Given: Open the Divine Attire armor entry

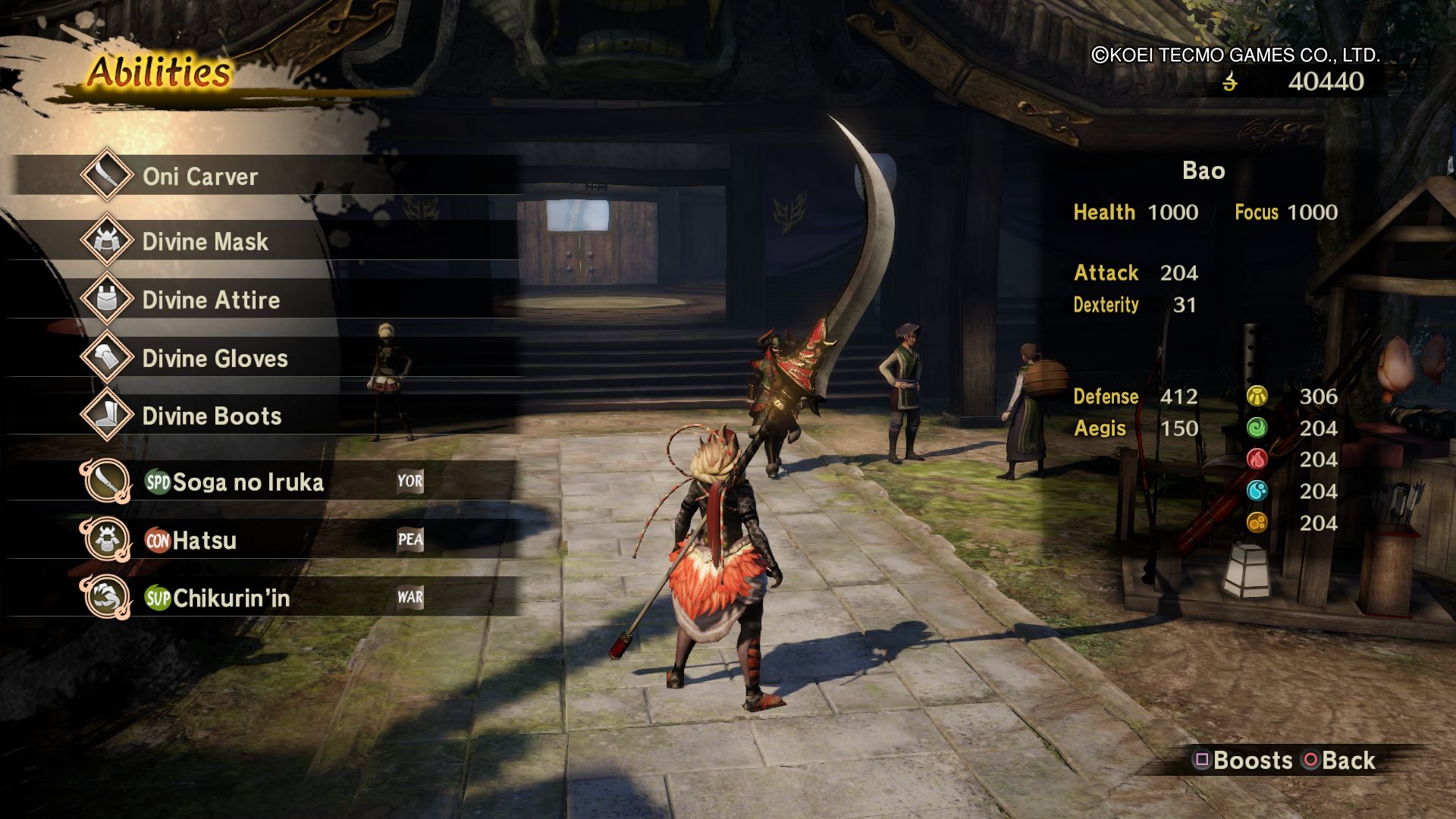Looking at the screenshot, I should 211,300.
